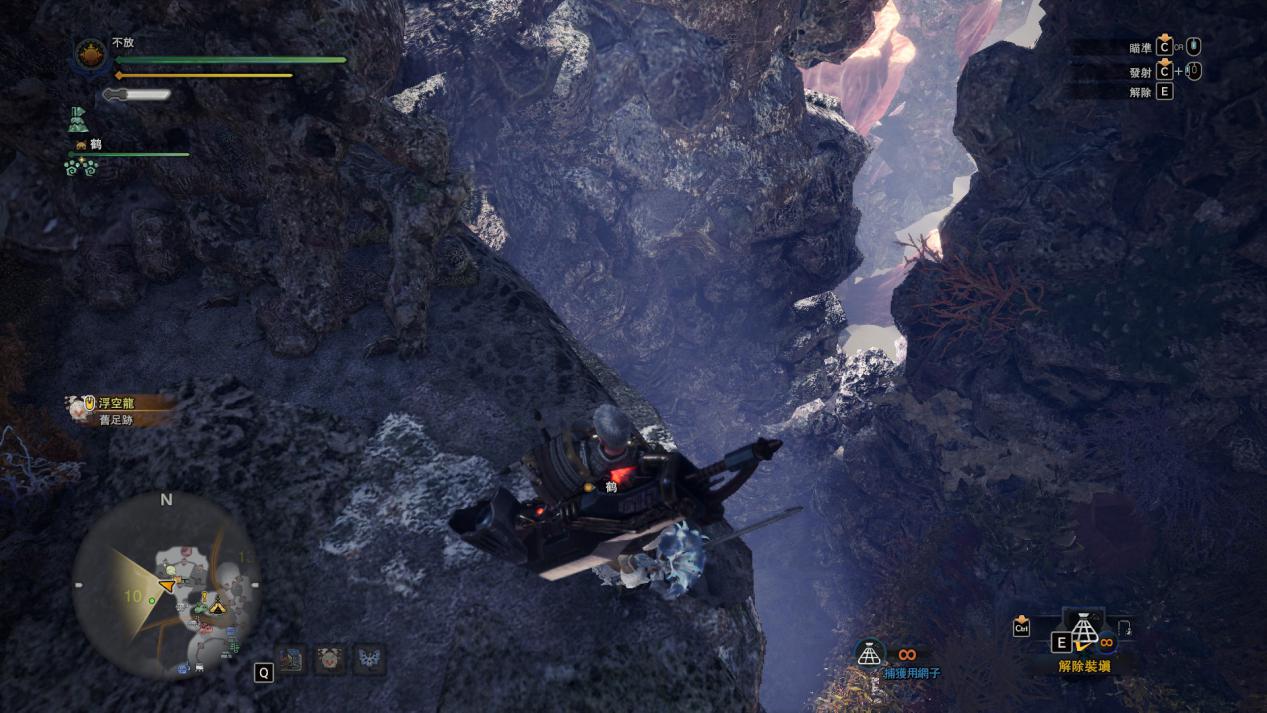Viewport: 1267px width, 713px height.
Task: Select the red-faced creature shortcut slot
Action: point(330,660)
